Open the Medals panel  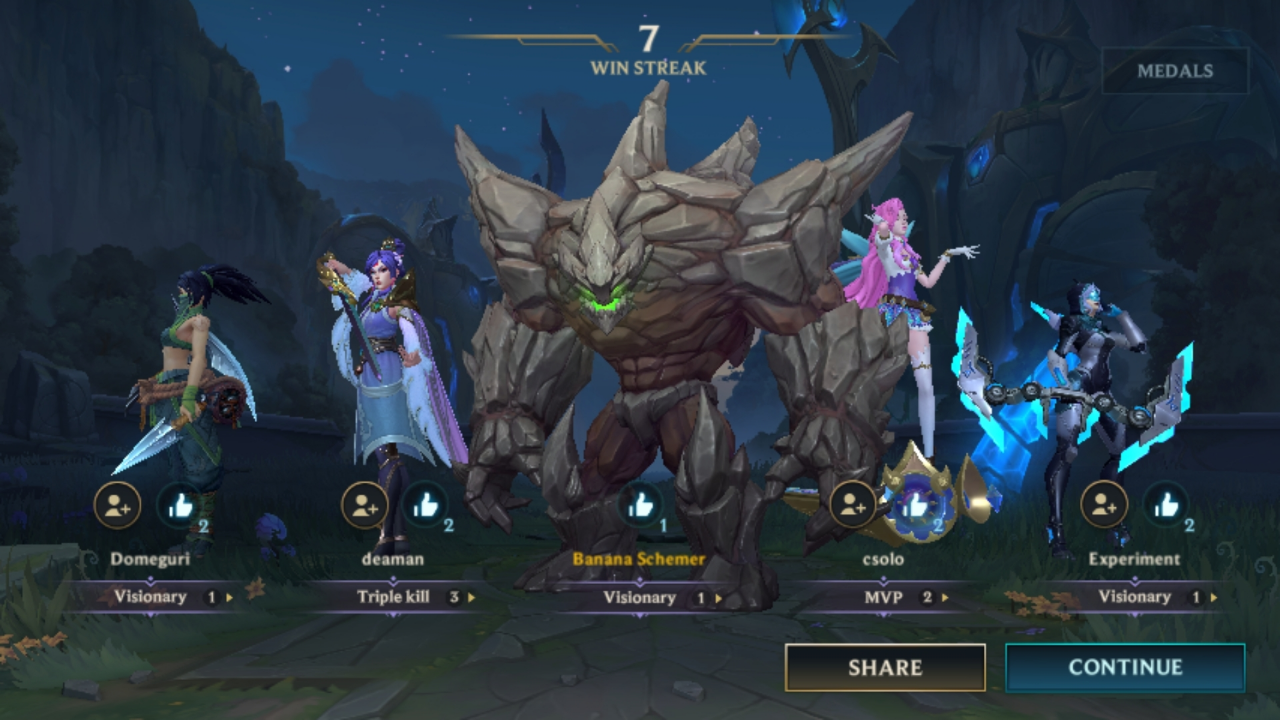pyautogui.click(x=1175, y=71)
